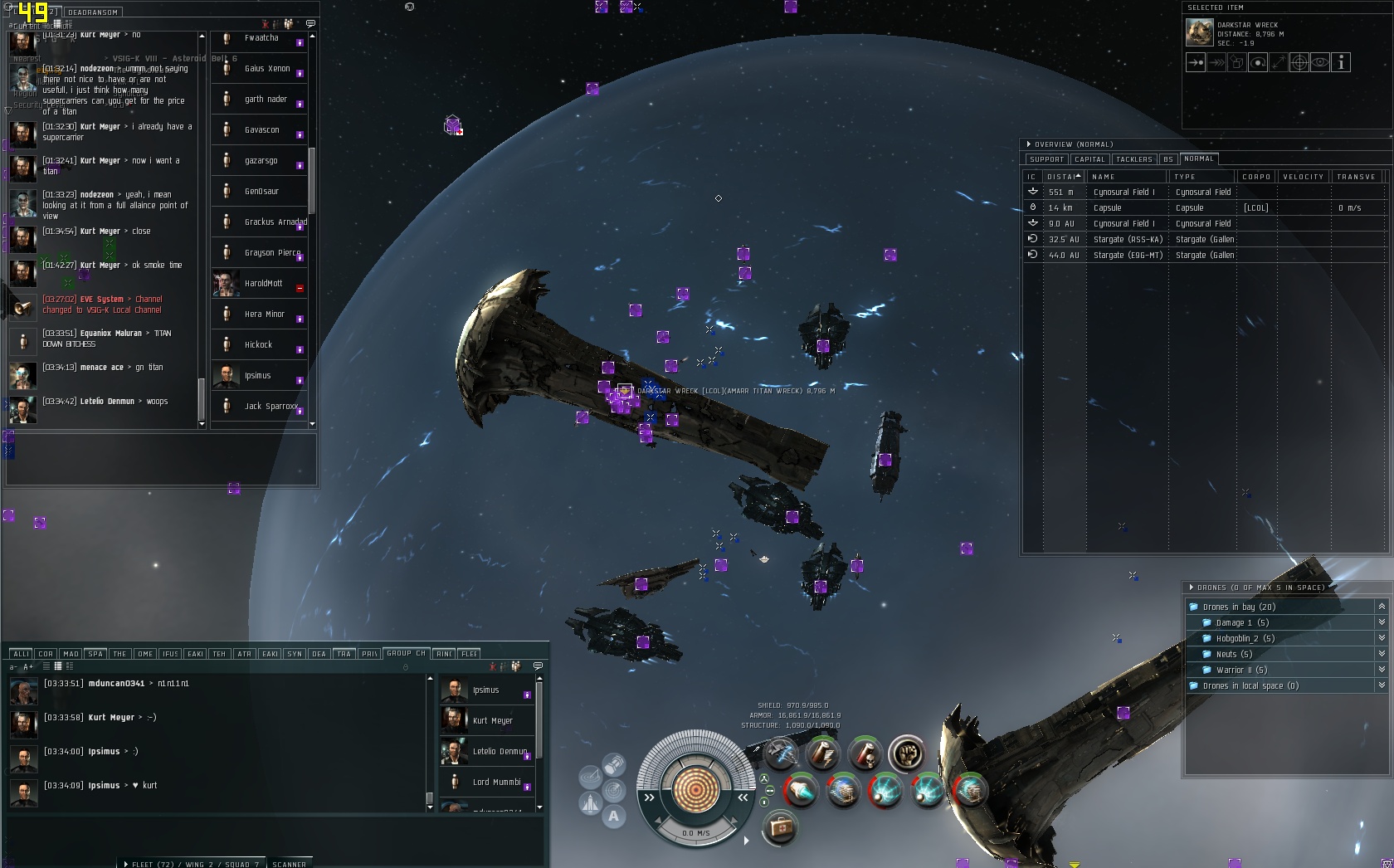
Task: Open the Tacklers overview tab
Action: pyautogui.click(x=1133, y=159)
